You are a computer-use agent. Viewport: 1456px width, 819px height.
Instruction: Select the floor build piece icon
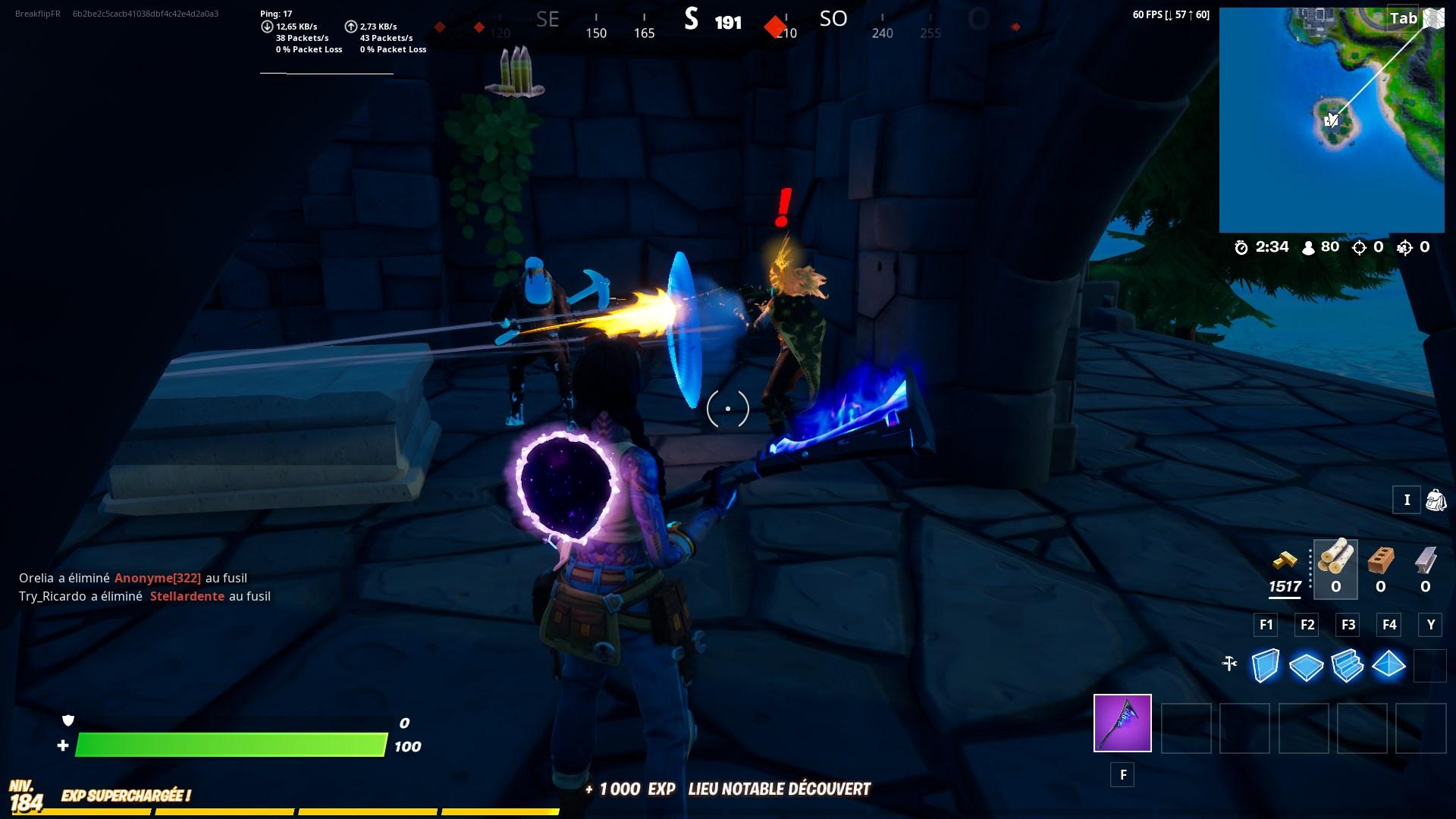(x=1307, y=666)
